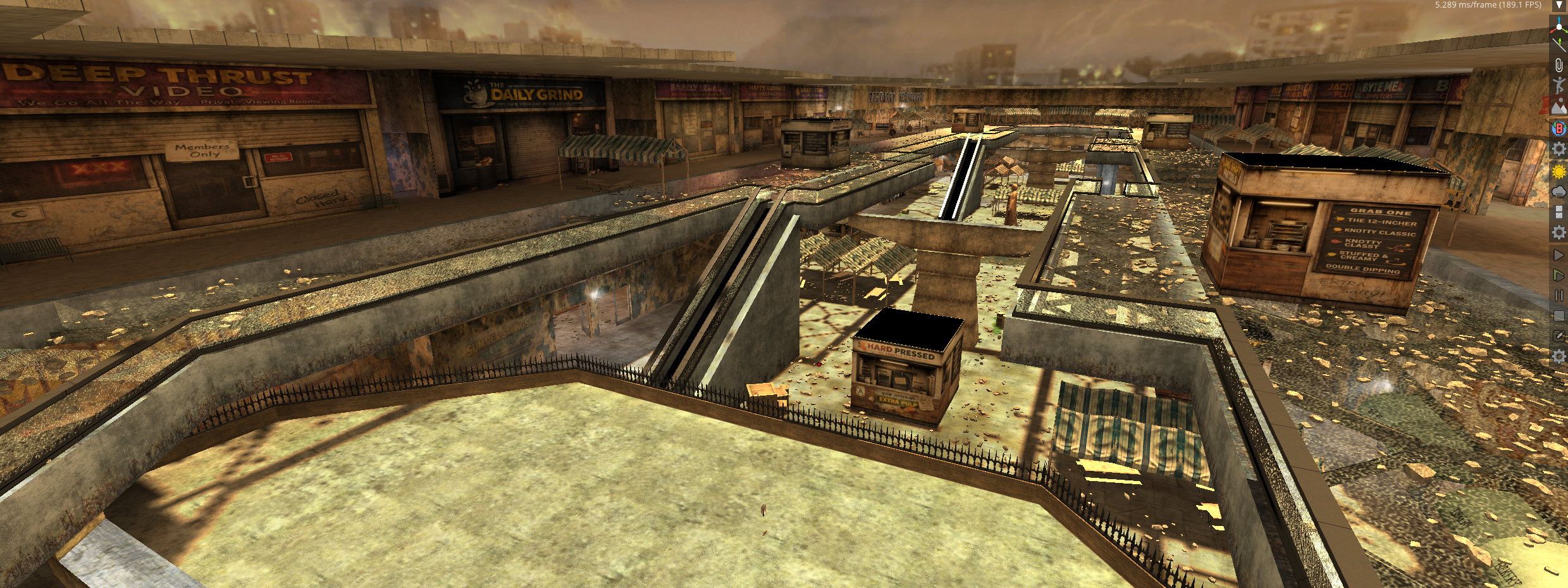Pause the simulation
Viewport: 1568px width, 588px height.
click(1559, 296)
